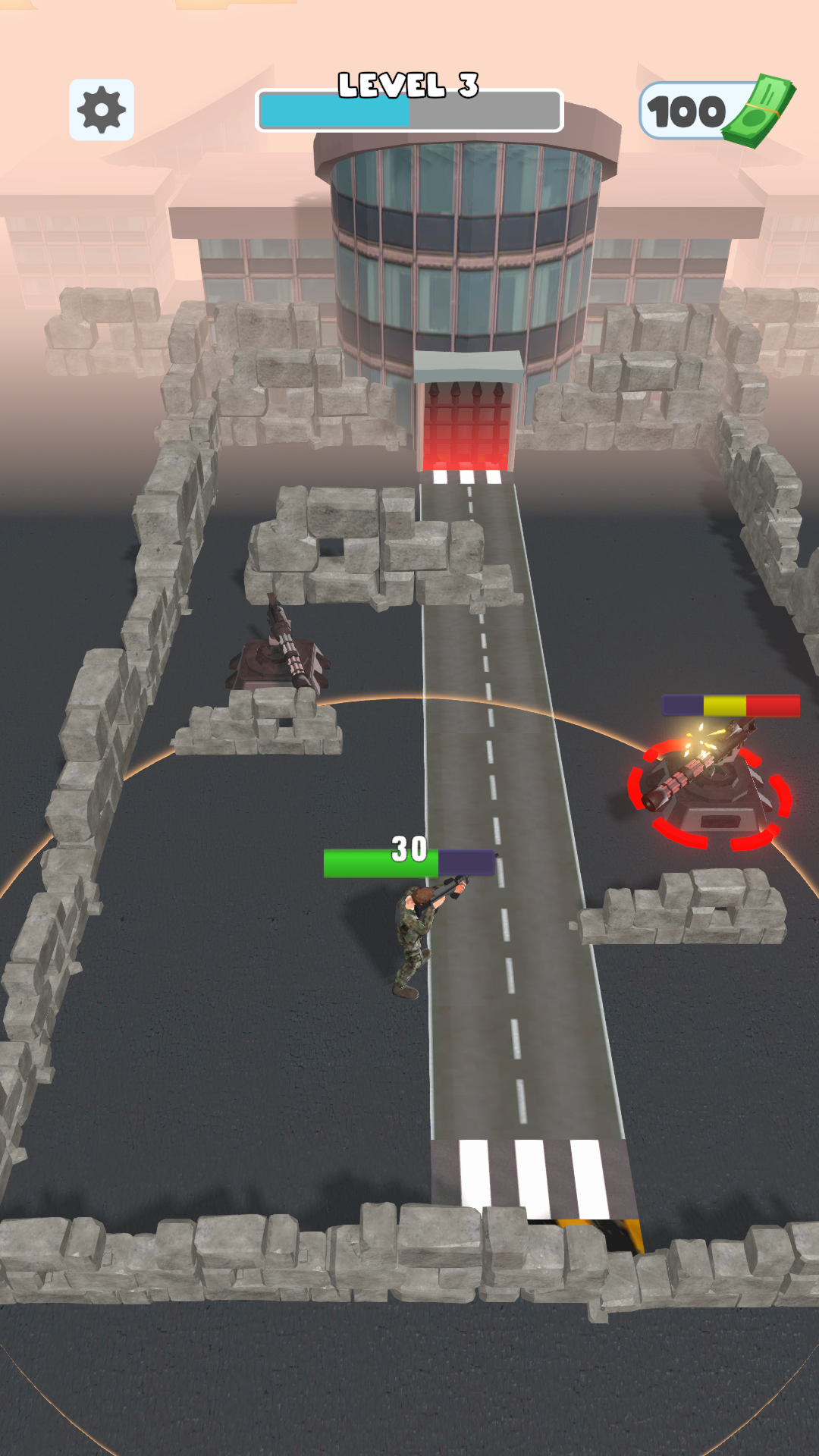Open the settings gear menu

pyautogui.click(x=102, y=110)
